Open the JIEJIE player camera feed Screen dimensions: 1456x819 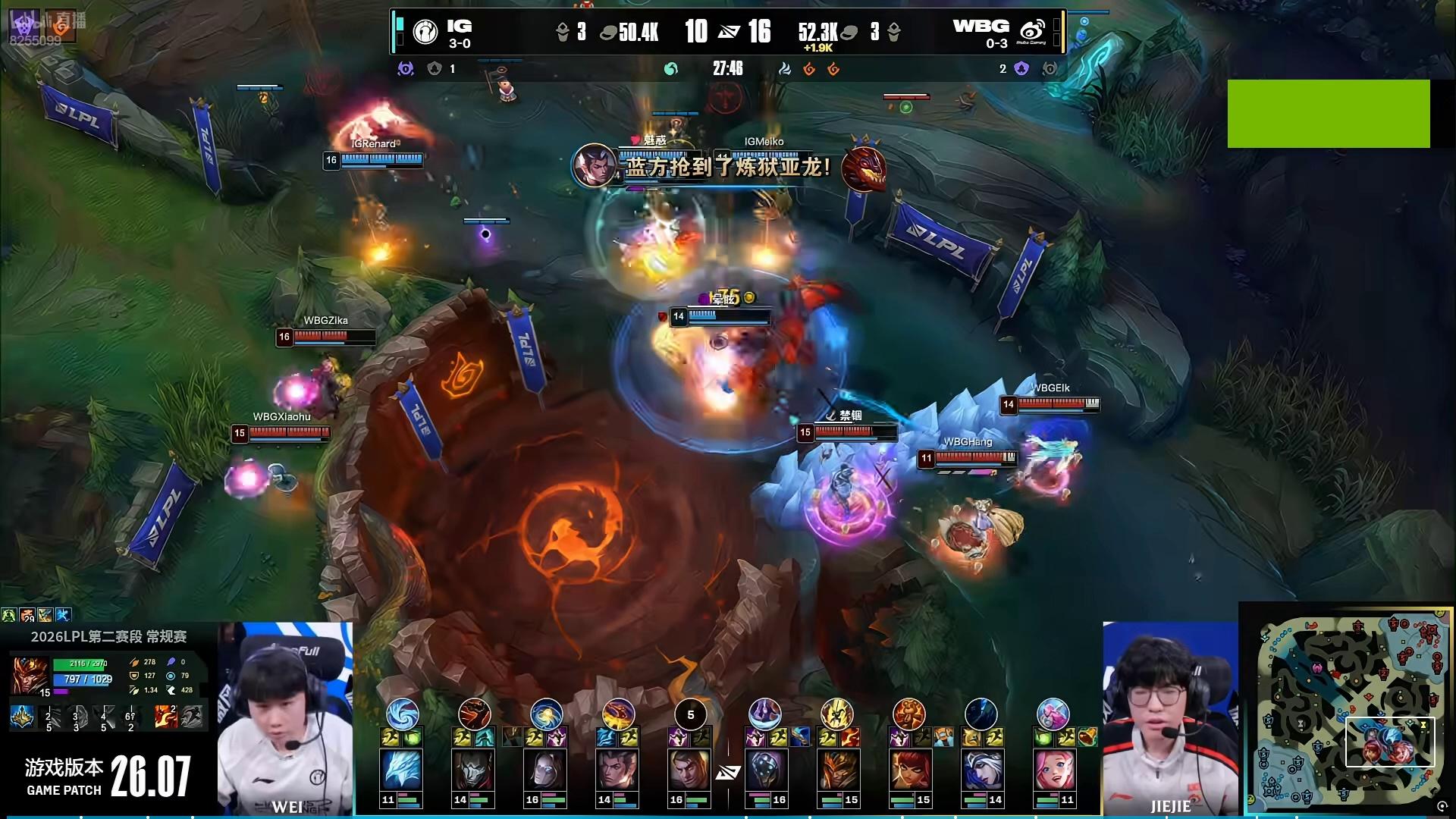[x=1170, y=719]
